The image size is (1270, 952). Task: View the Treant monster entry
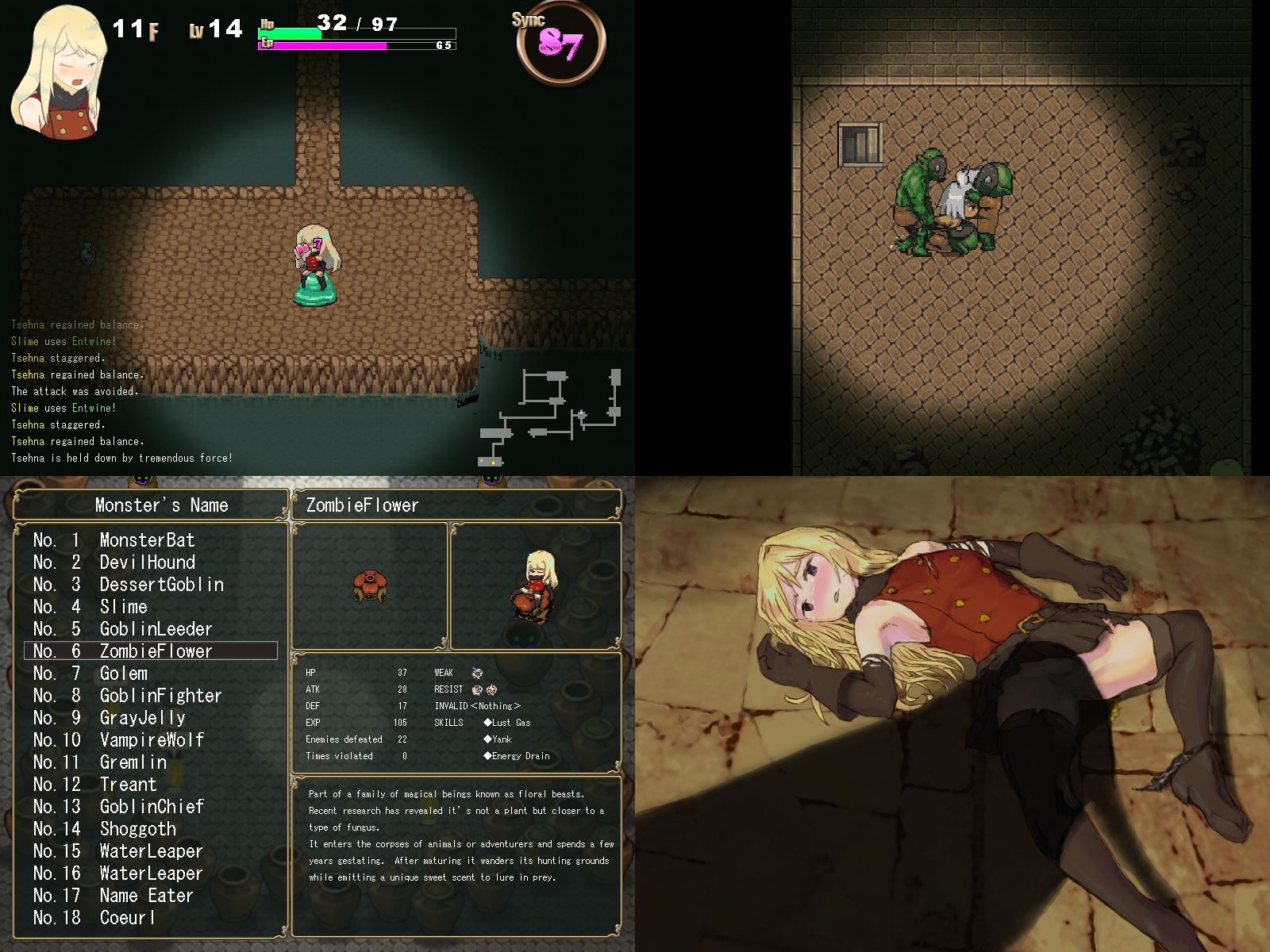point(129,785)
